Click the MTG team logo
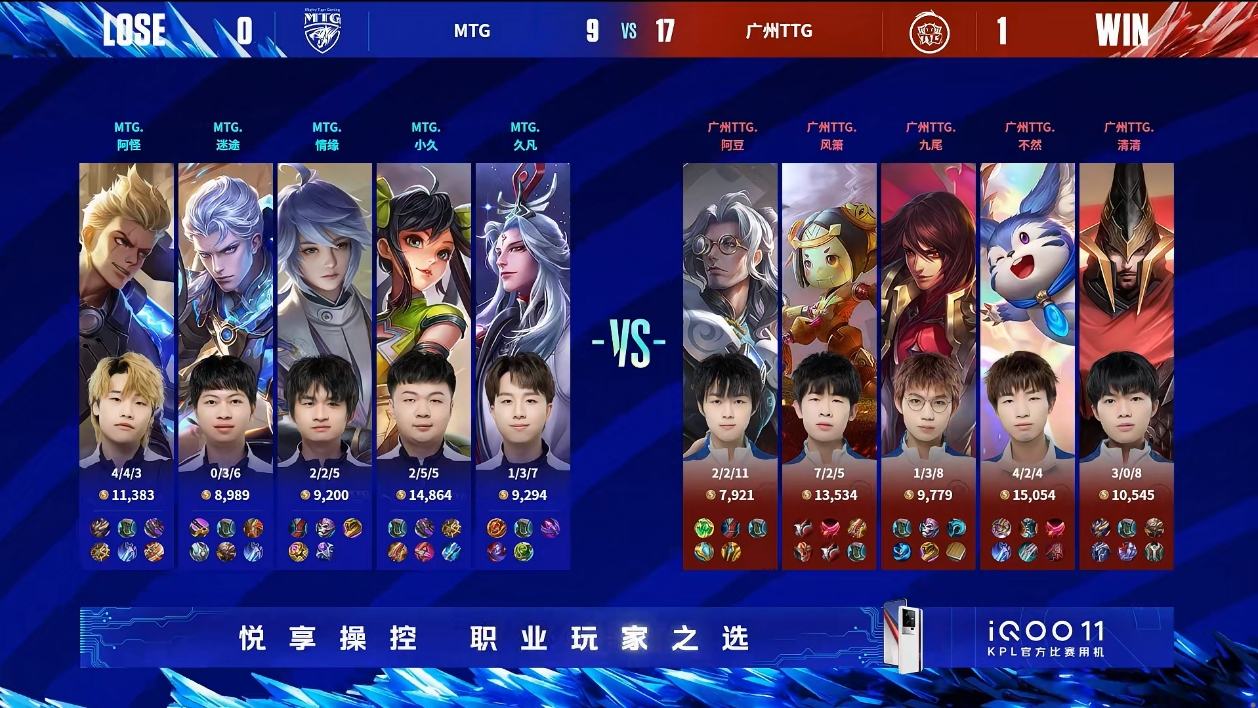The height and width of the screenshot is (708, 1258). point(323,31)
